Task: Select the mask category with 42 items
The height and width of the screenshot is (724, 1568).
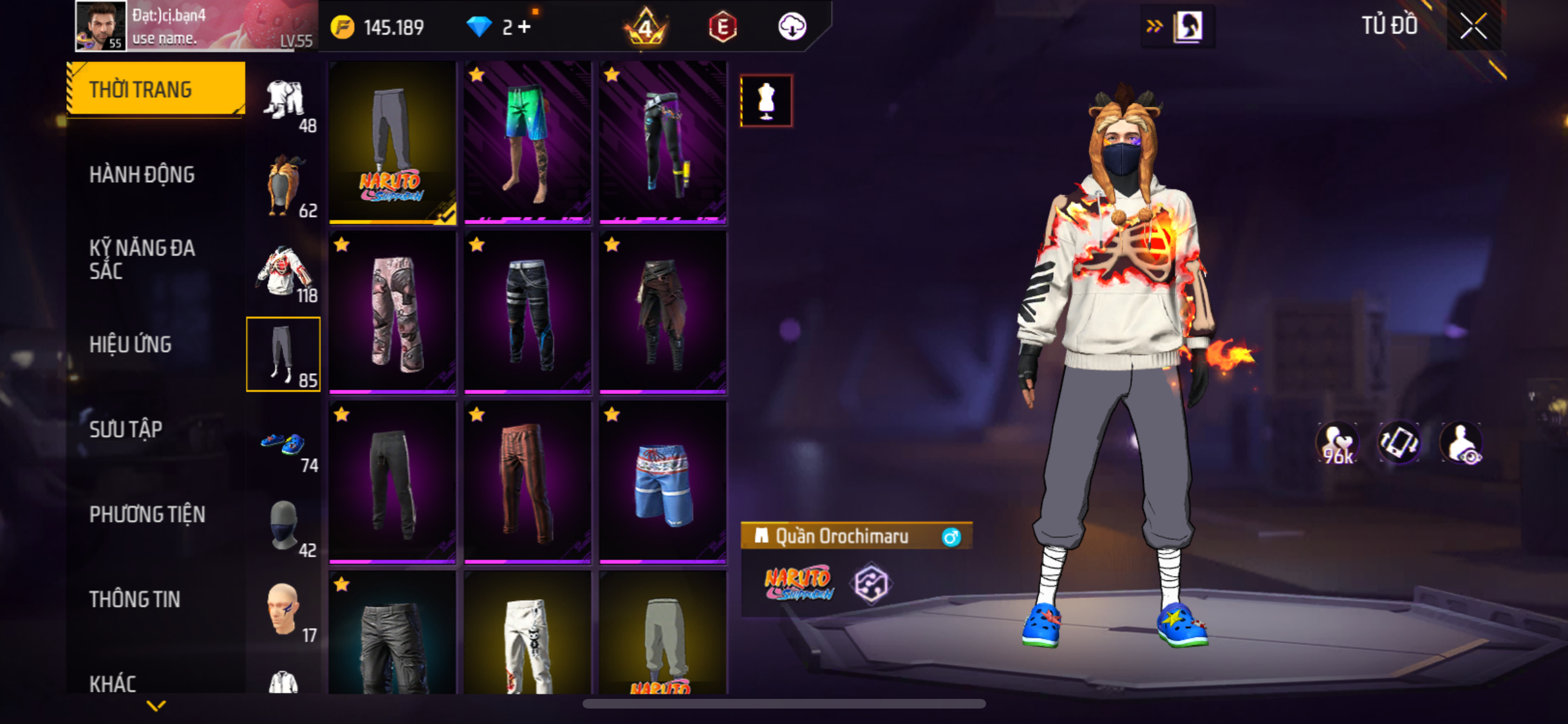Action: 284,528
